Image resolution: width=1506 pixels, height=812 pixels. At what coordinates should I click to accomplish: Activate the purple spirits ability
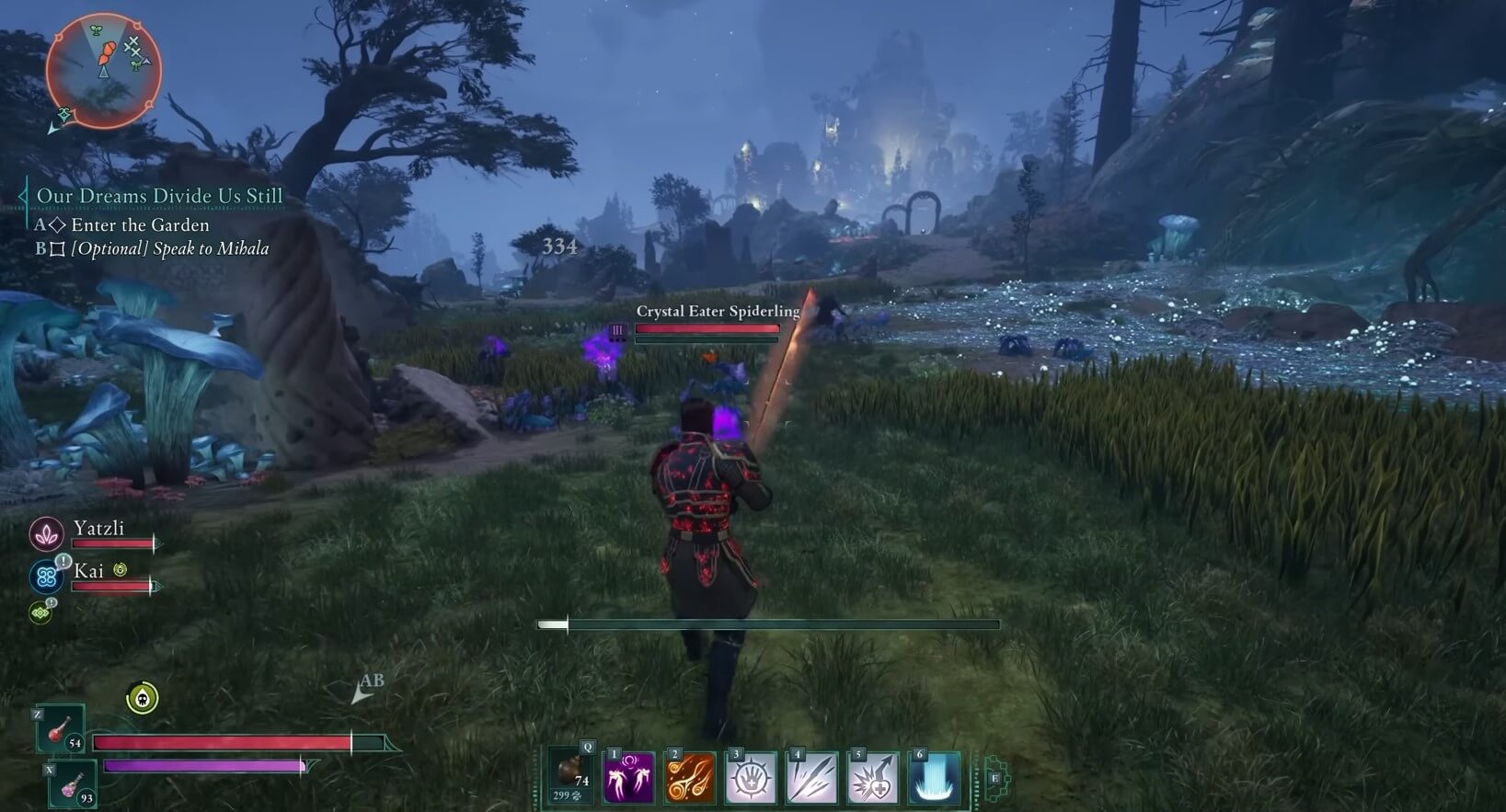pyautogui.click(x=628, y=777)
